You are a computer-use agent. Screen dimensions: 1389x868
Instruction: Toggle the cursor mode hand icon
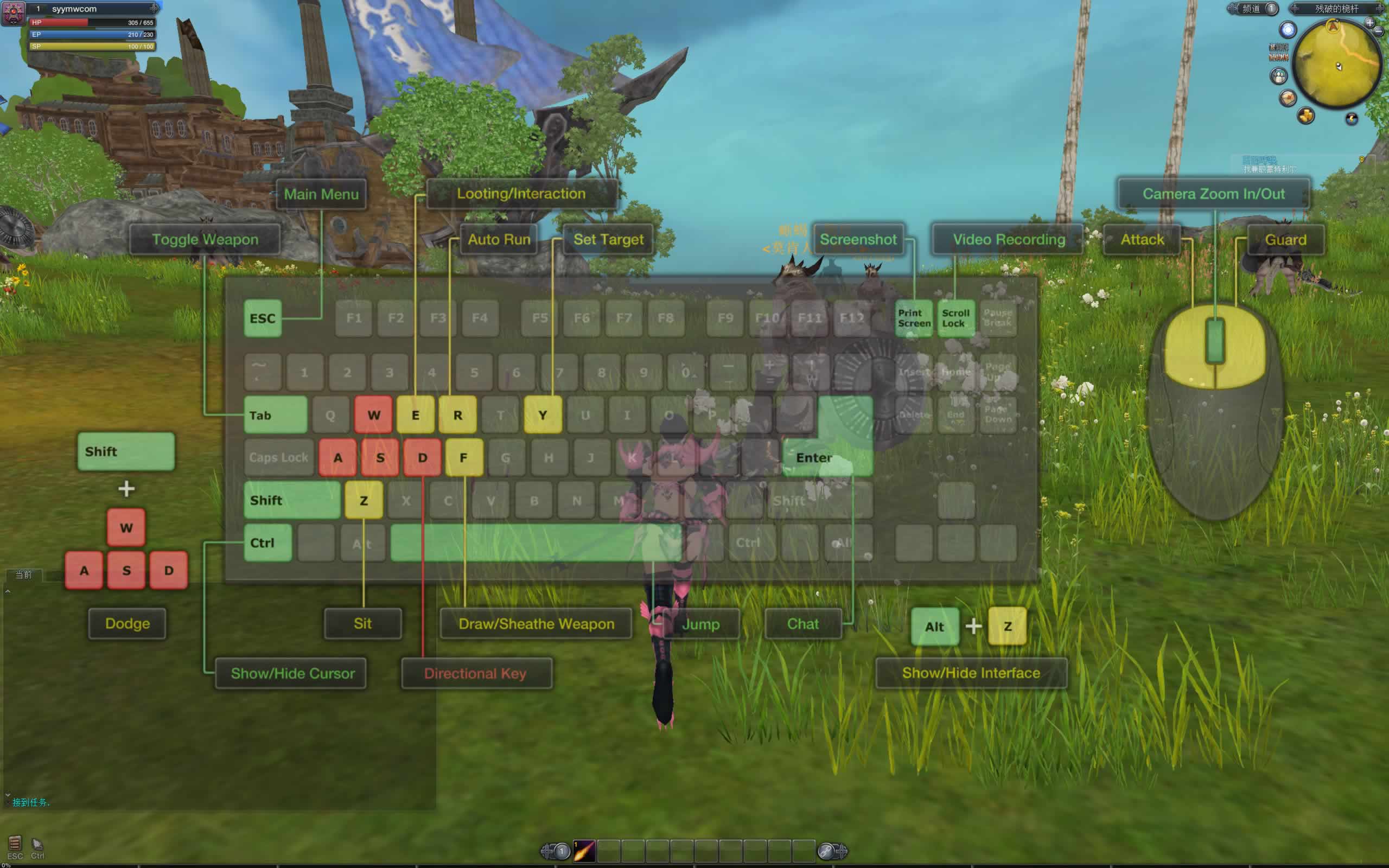(37, 844)
